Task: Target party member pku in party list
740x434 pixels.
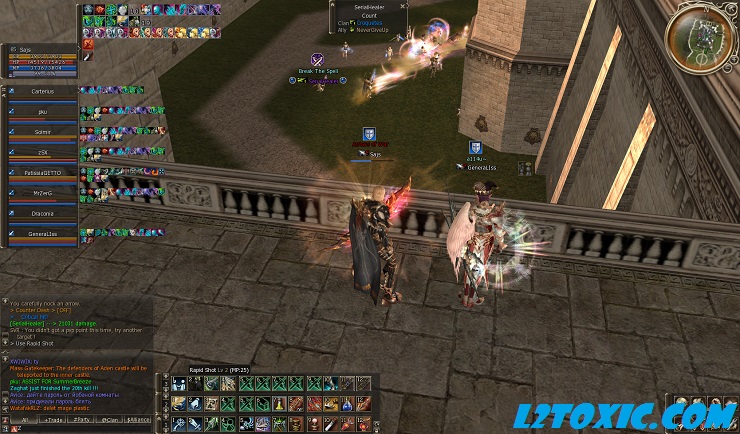Action: tap(43, 112)
